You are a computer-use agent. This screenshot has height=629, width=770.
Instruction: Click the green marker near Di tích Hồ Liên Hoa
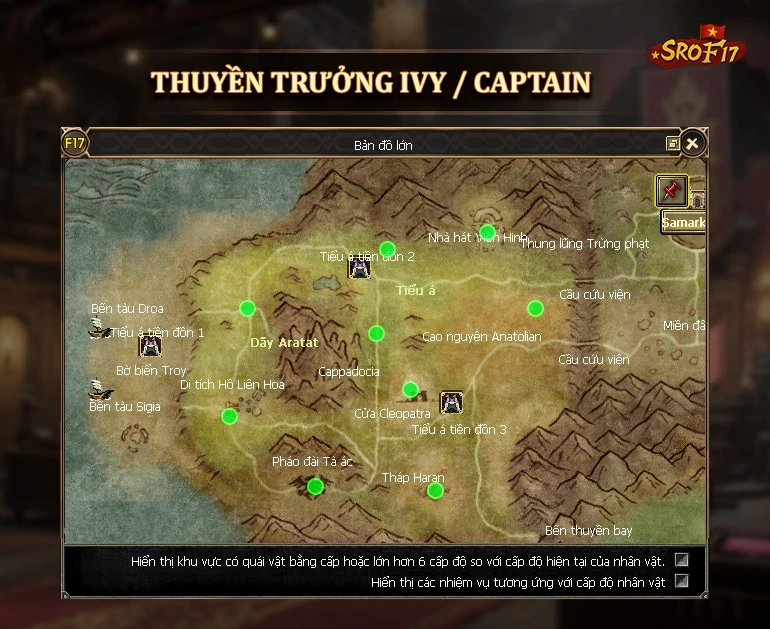229,416
